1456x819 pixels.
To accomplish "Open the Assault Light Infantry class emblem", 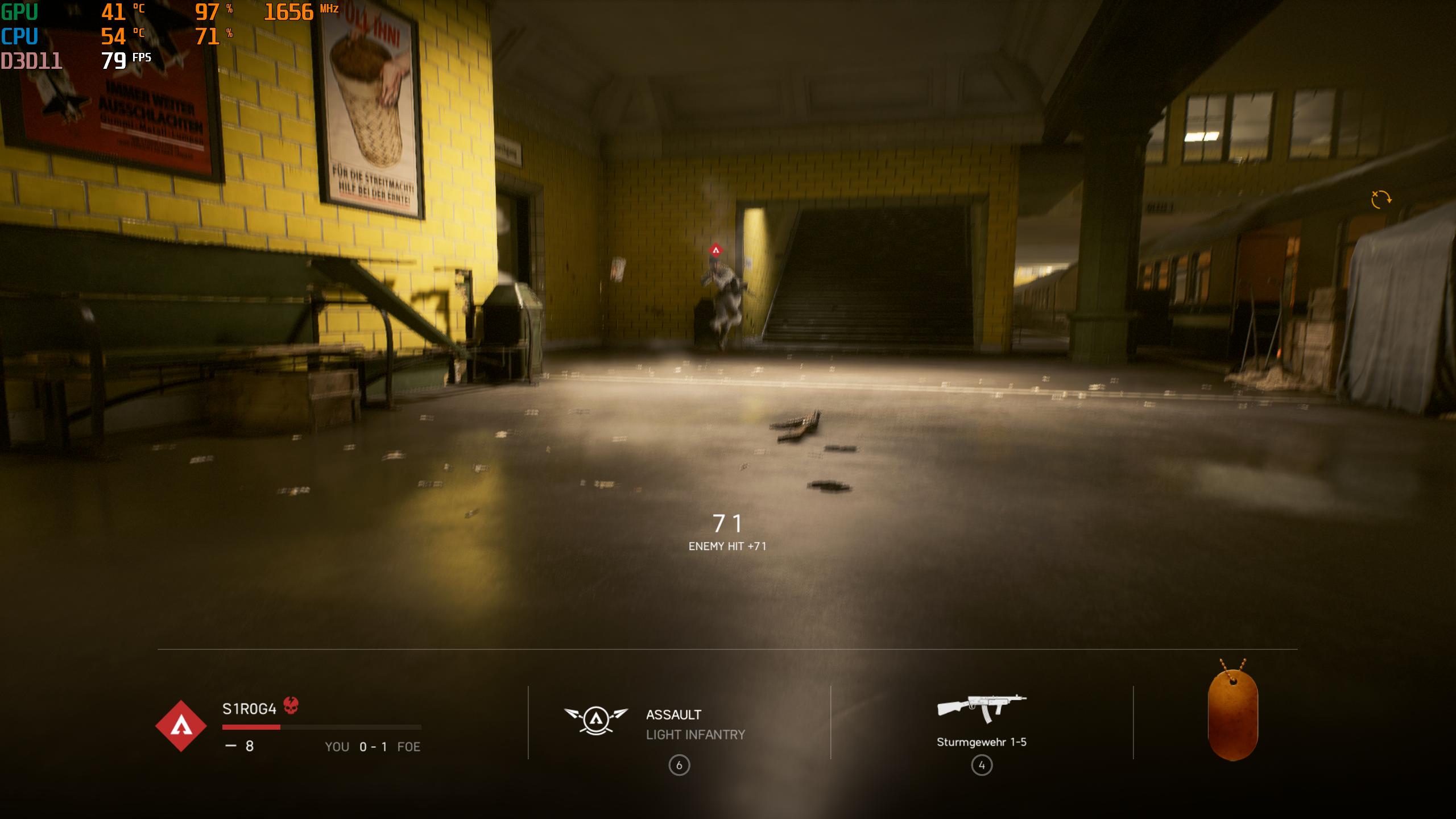I will click(596, 719).
